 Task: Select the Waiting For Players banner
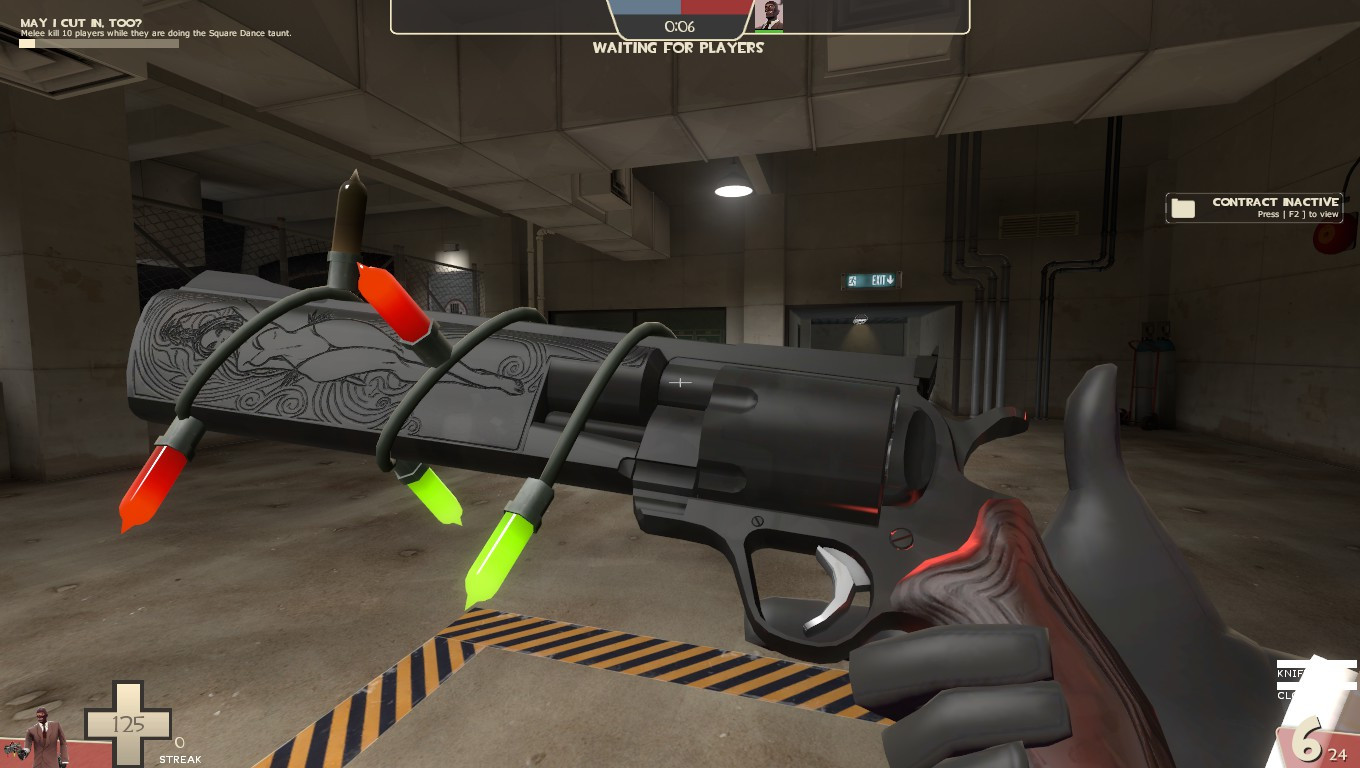click(679, 48)
